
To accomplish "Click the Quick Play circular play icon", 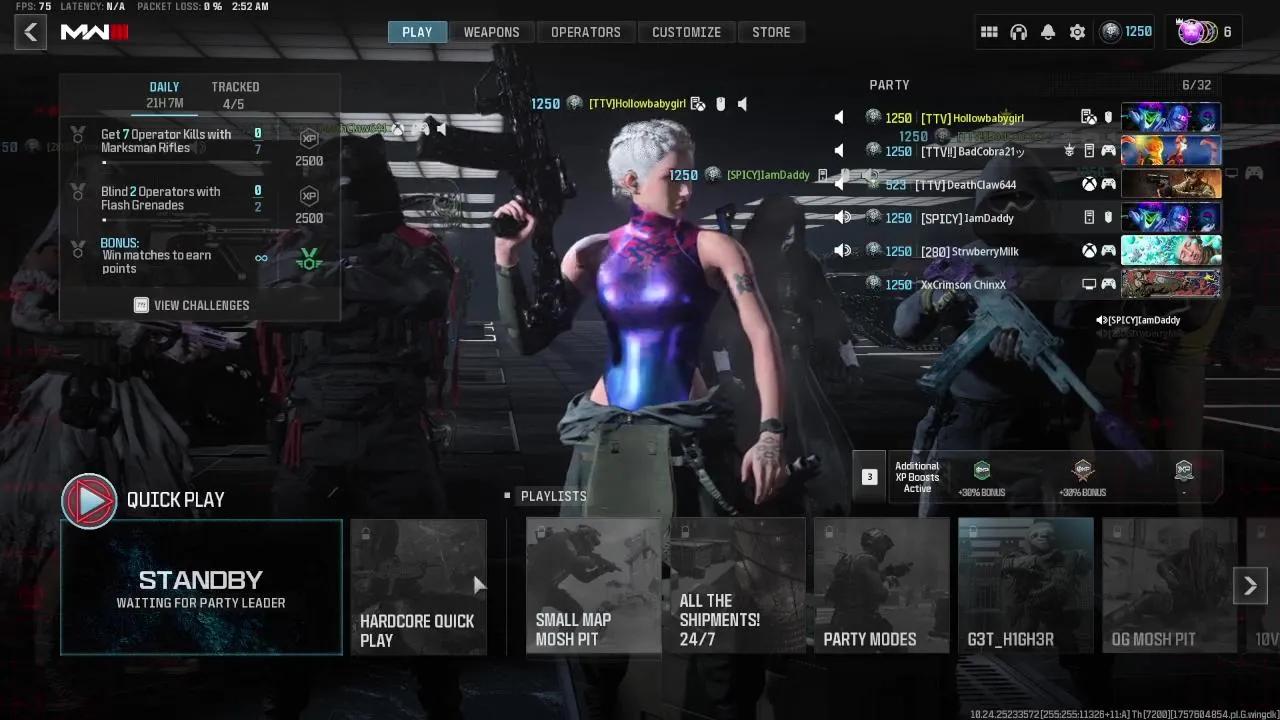I will pos(89,500).
